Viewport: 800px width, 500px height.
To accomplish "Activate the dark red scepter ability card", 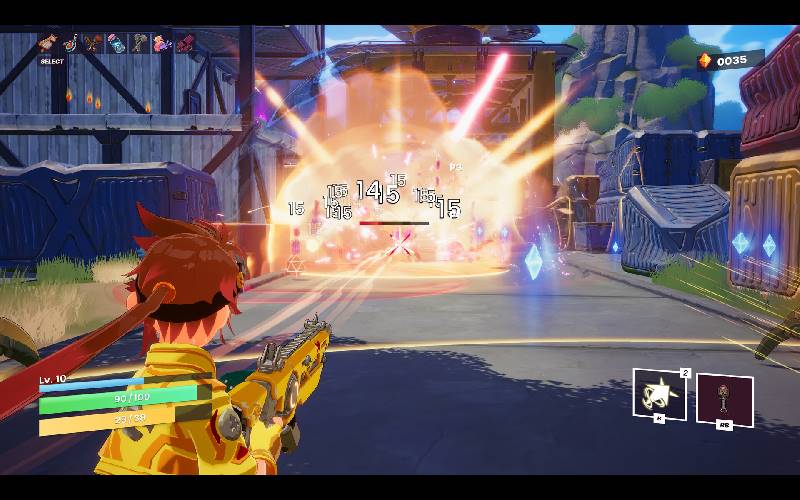I will point(724,400).
